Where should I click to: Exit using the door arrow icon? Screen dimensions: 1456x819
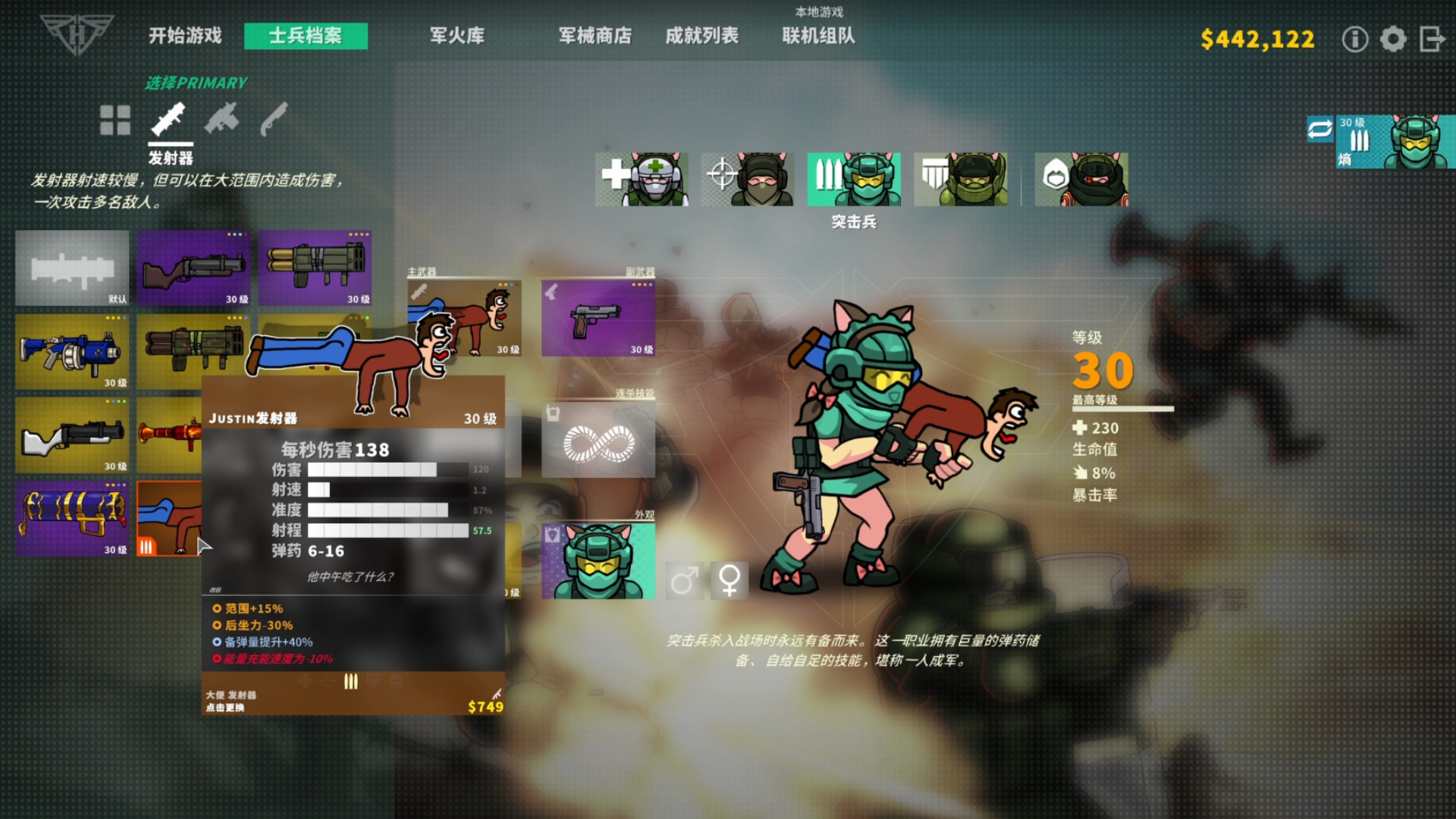[x=1432, y=39]
